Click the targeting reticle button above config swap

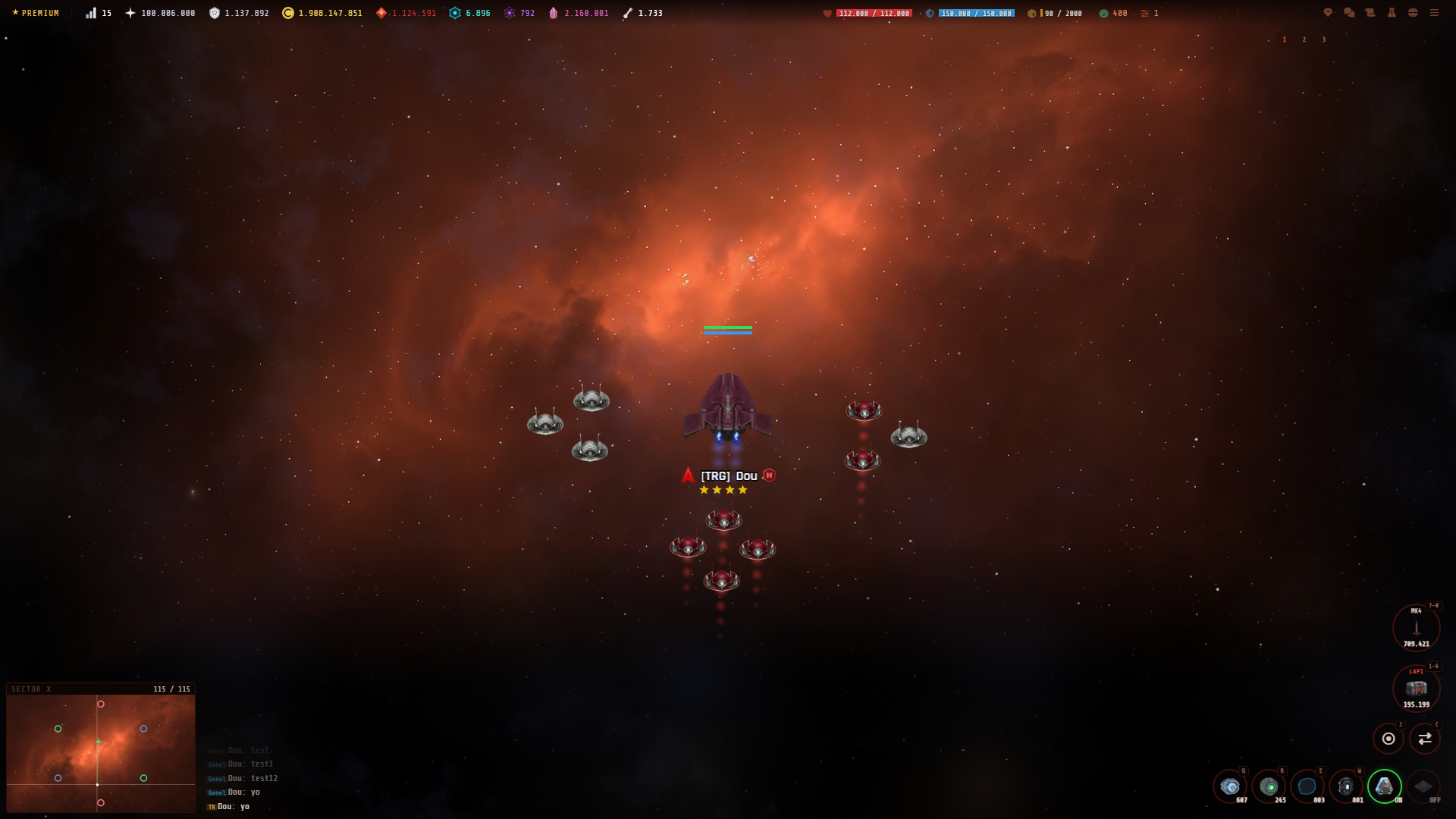point(1388,737)
